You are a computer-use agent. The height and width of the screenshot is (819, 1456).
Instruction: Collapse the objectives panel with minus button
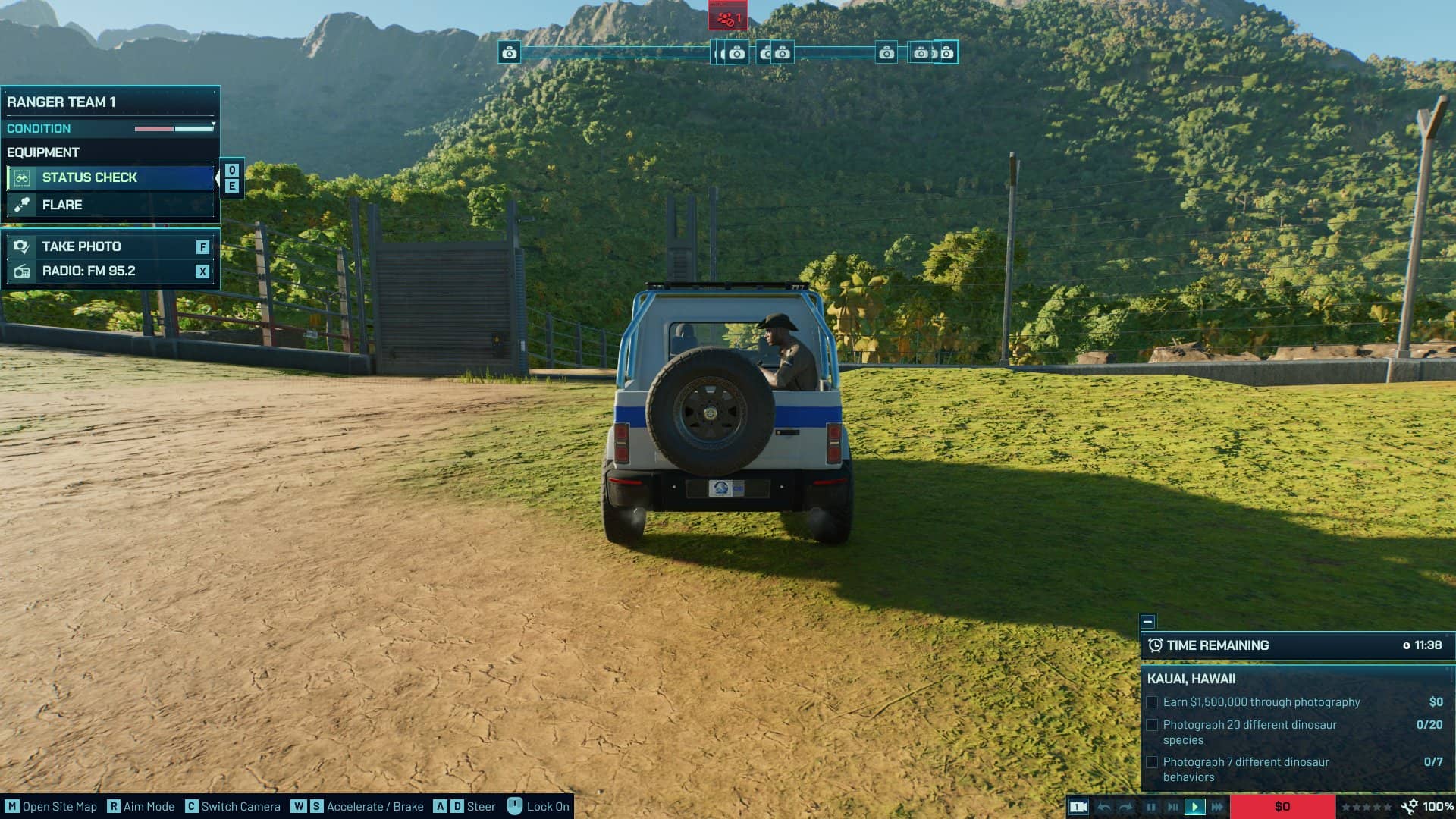1147,622
